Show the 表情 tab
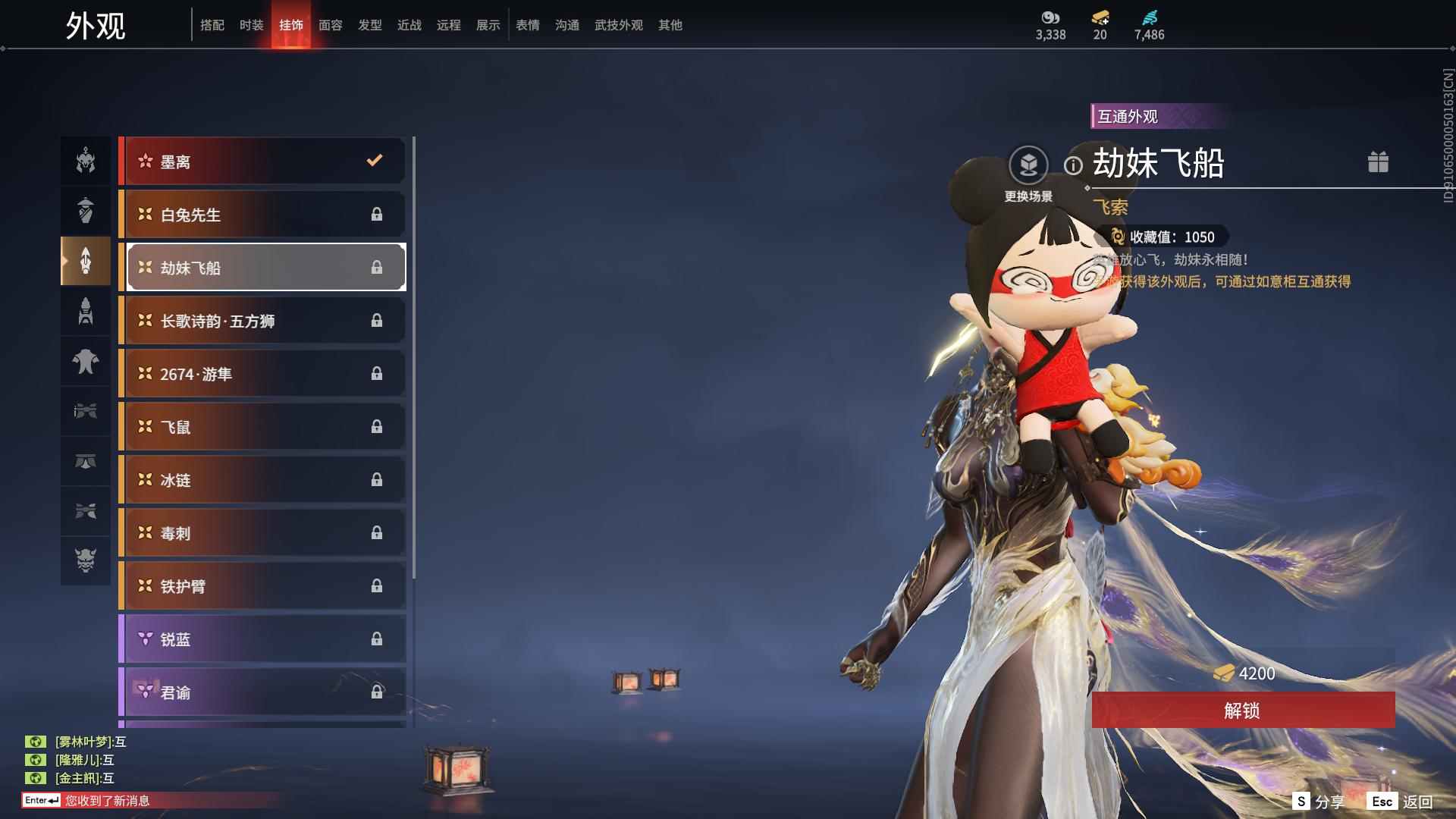Image resolution: width=1456 pixels, height=819 pixels. coord(528,25)
